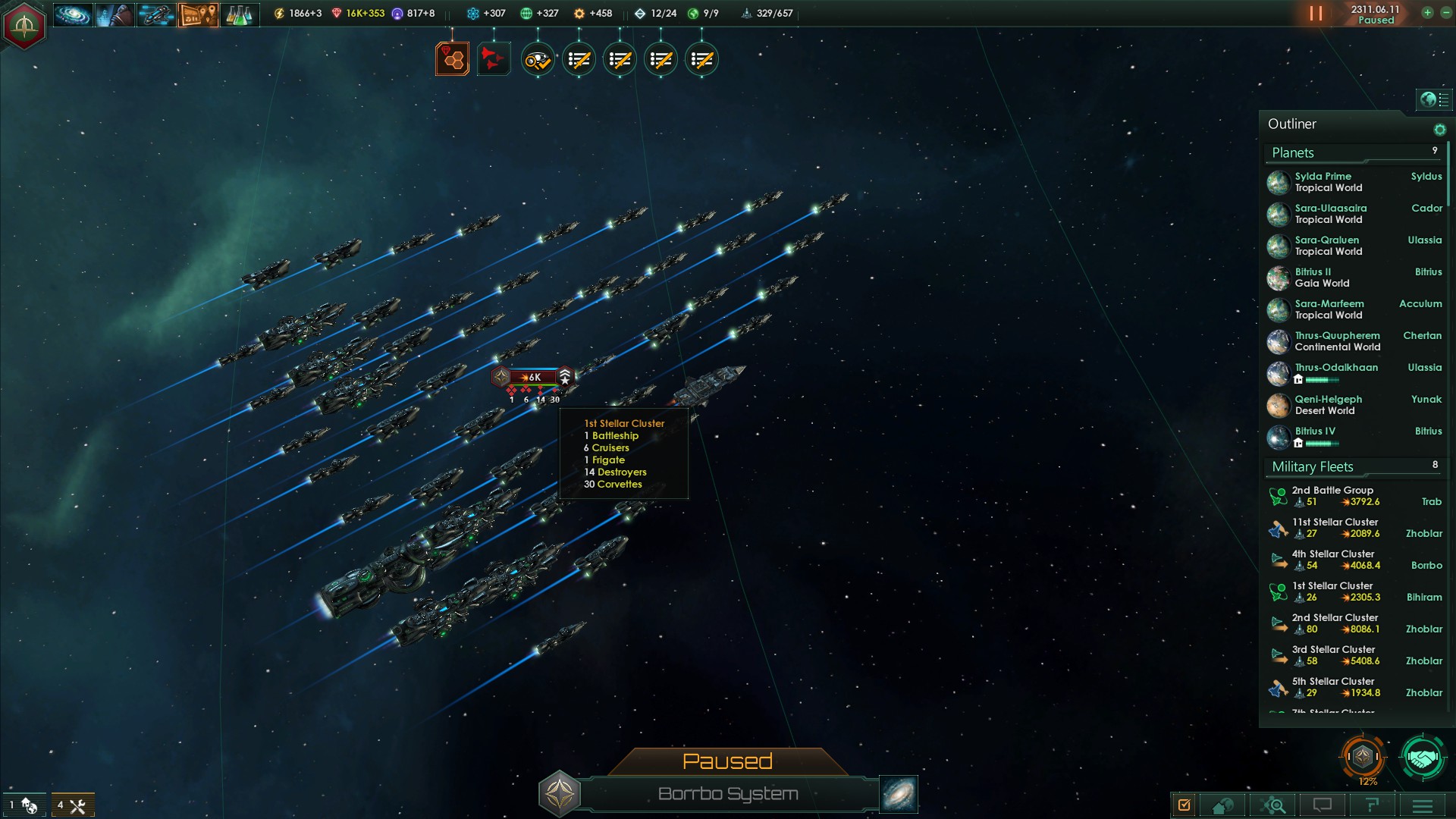
Task: Toggle the pause button beside the date
Action: (1316, 14)
